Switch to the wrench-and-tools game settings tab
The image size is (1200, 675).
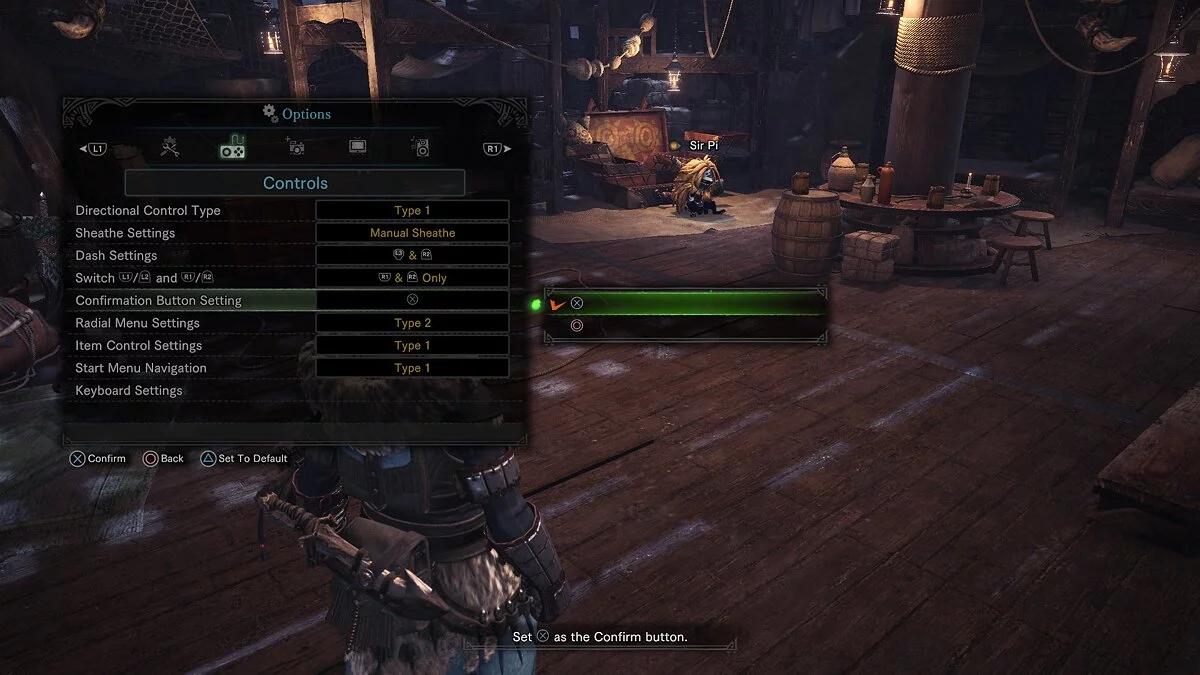[x=170, y=148]
